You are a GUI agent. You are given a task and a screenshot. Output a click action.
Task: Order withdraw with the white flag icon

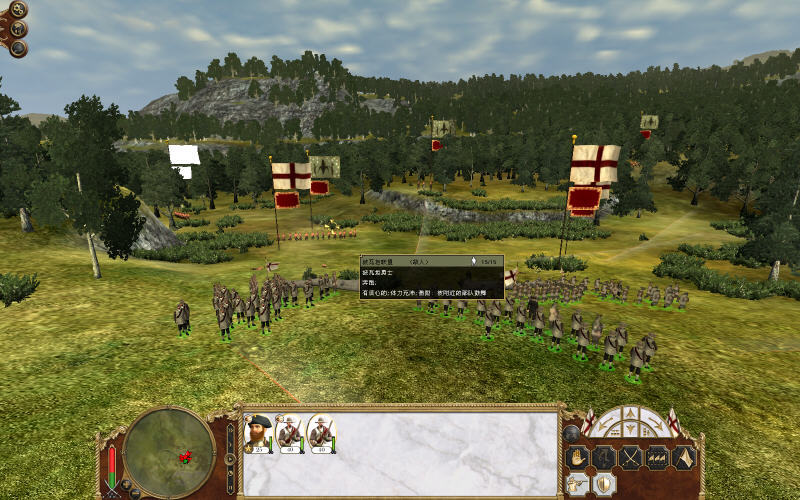[x=684, y=458]
